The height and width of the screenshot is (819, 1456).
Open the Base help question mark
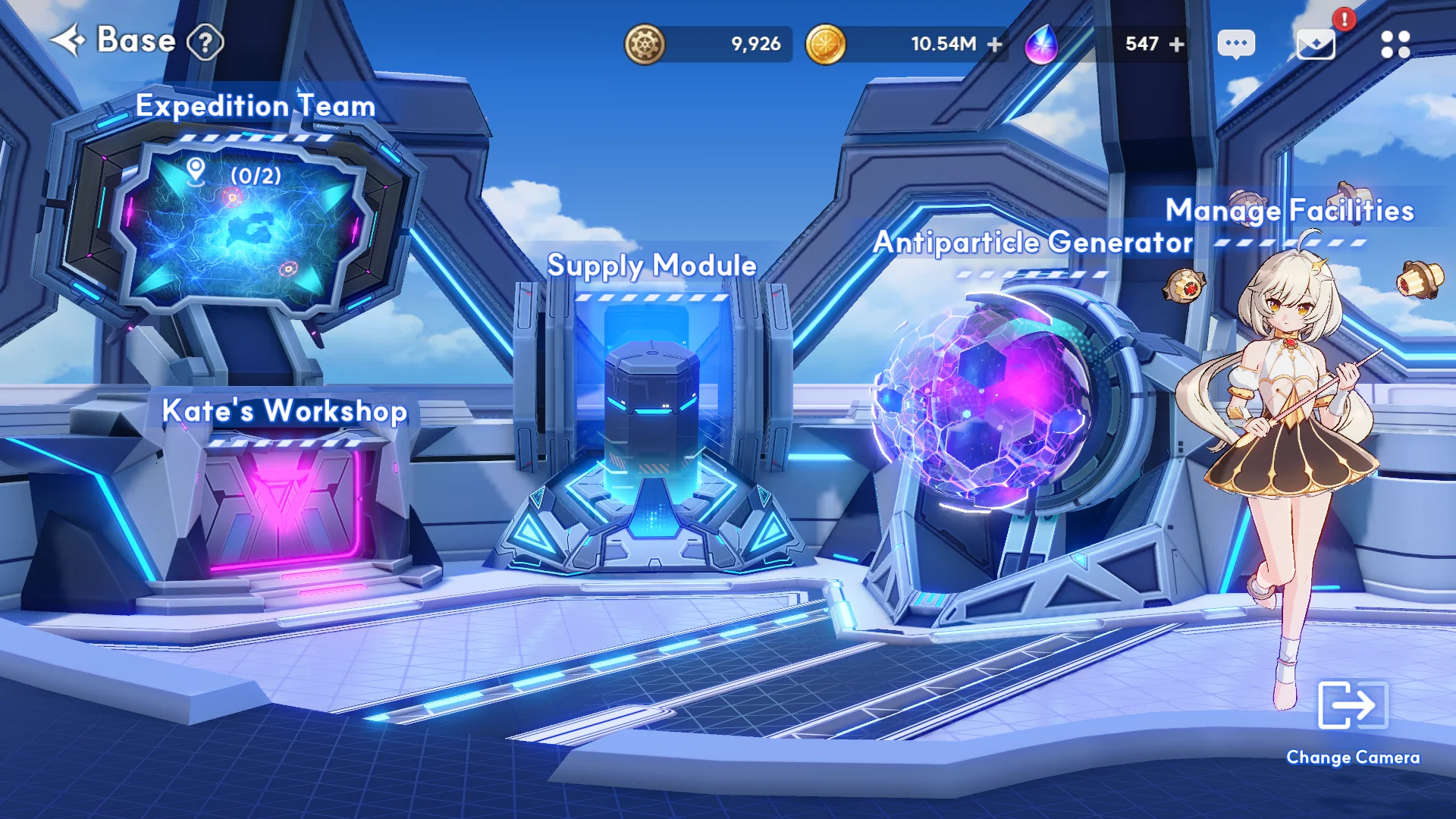[205, 42]
